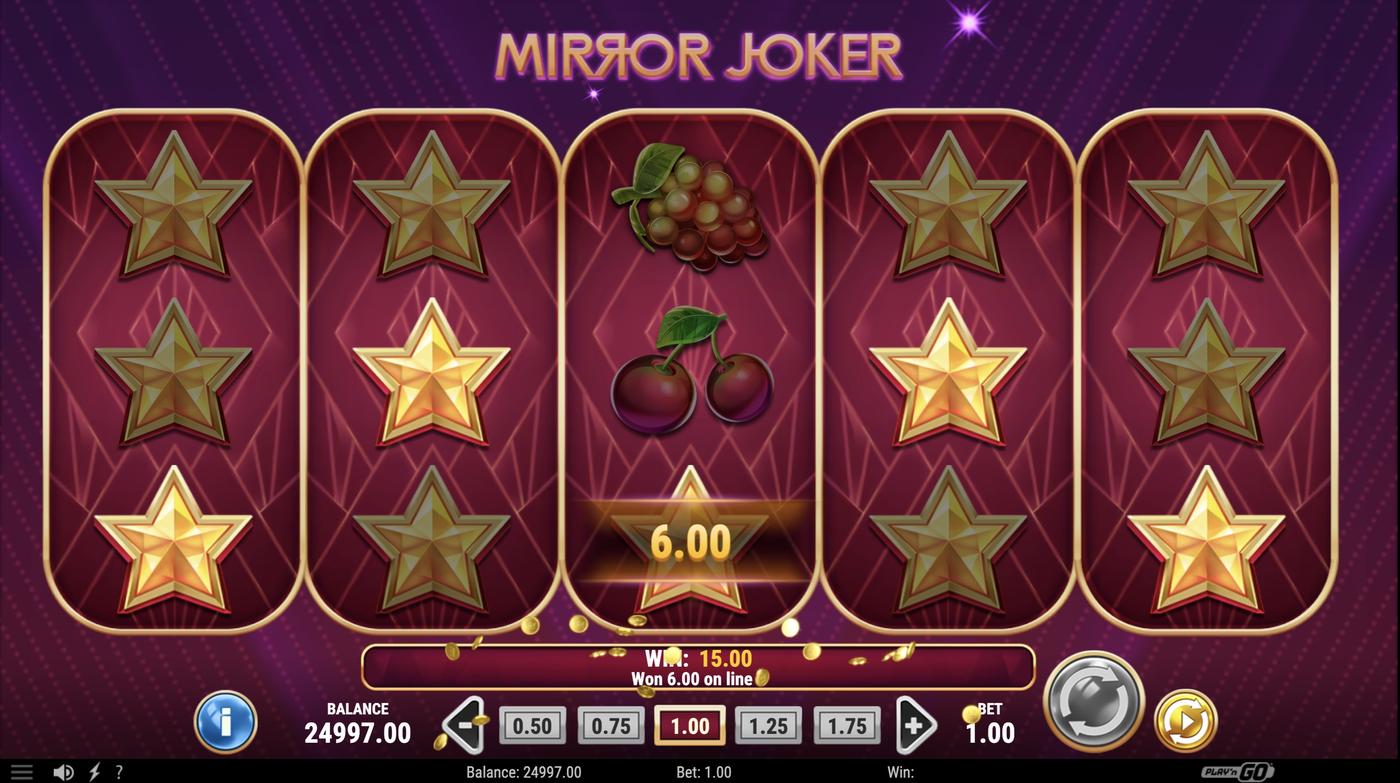Click the 6.00 win star on middle reel
The height and width of the screenshot is (783, 1400).
[x=694, y=540]
